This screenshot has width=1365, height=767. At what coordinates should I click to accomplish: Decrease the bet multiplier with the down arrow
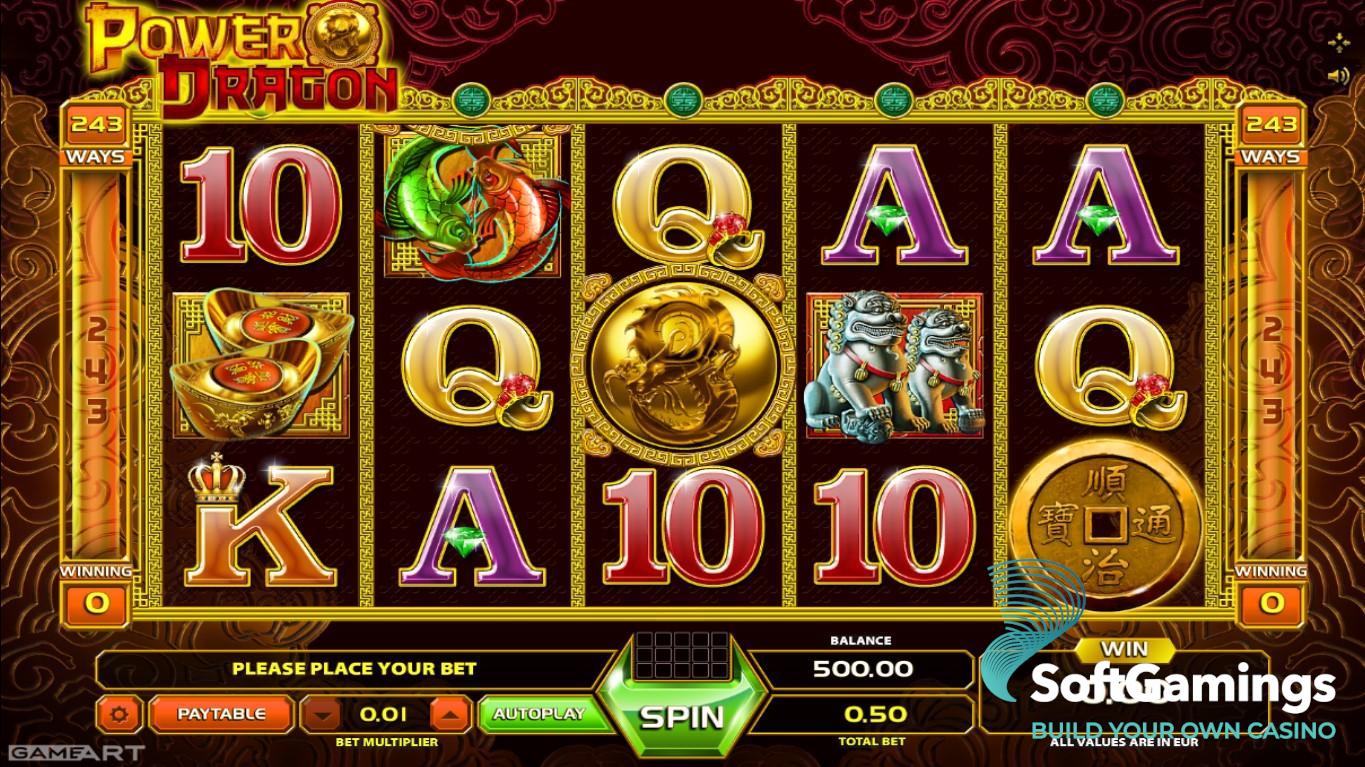[320, 715]
